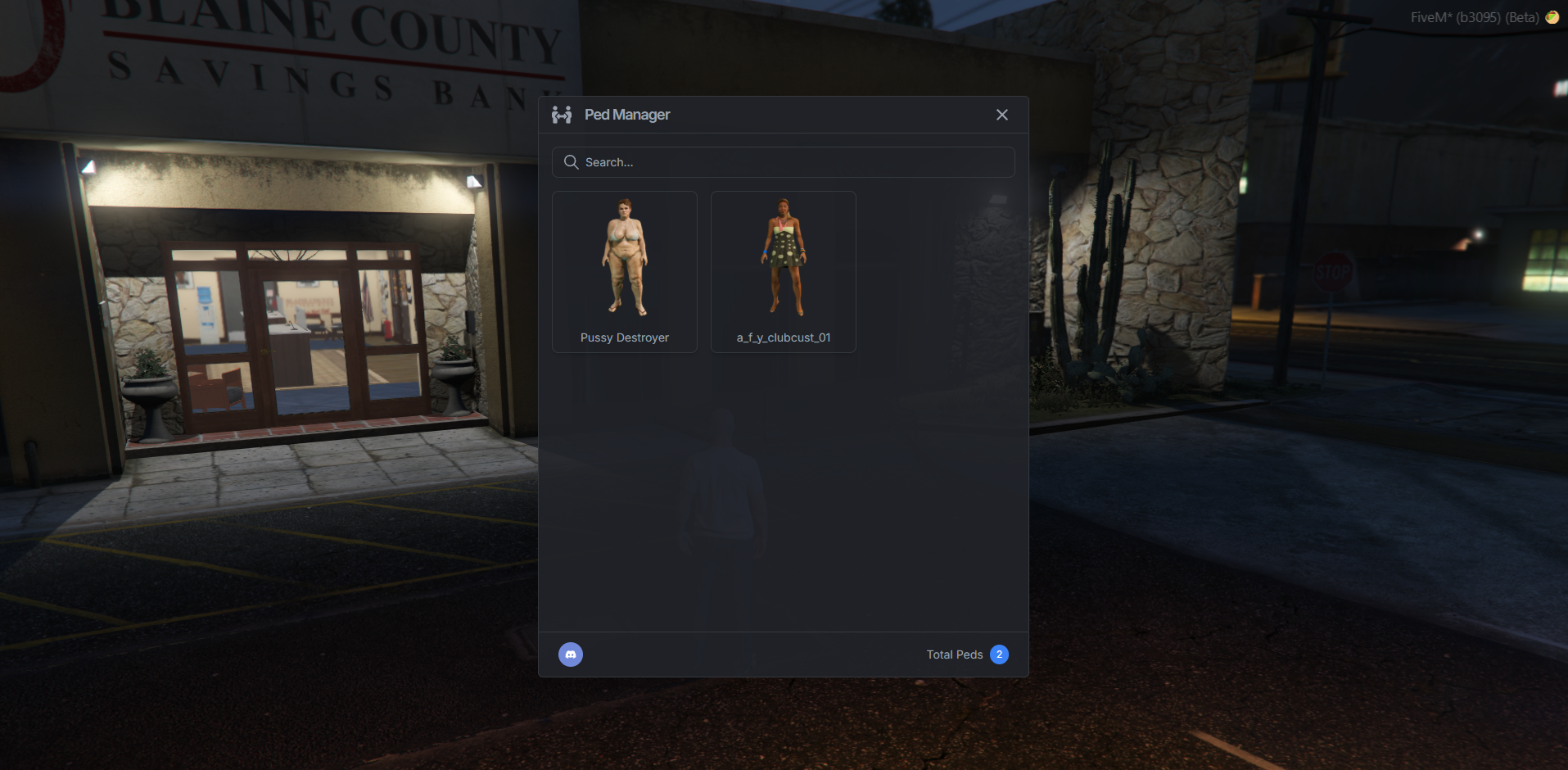Image resolution: width=1568 pixels, height=770 pixels.
Task: Click the a_f_y_clubcust_01 name label
Action: [x=783, y=337]
